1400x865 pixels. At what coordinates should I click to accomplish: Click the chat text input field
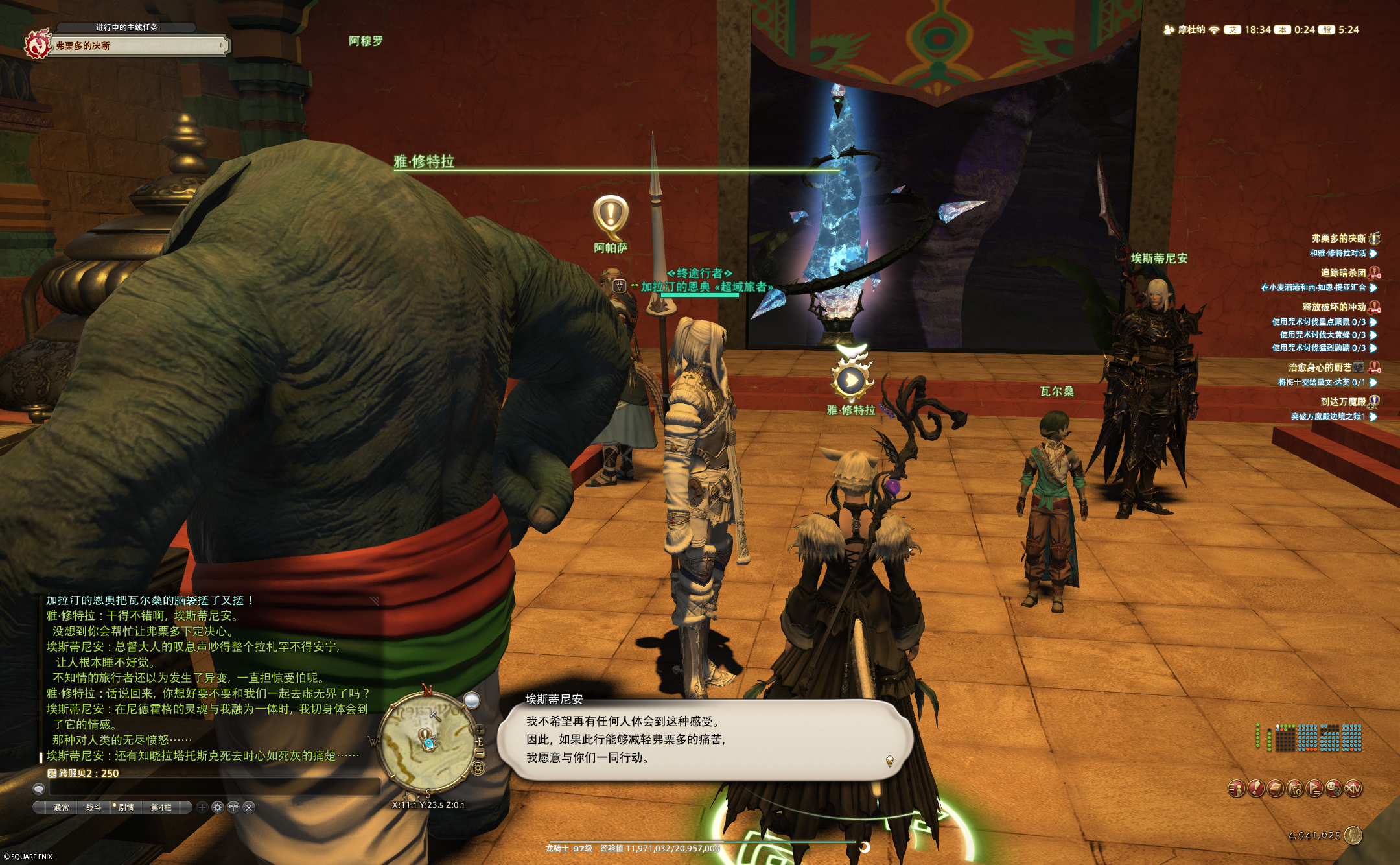click(214, 787)
